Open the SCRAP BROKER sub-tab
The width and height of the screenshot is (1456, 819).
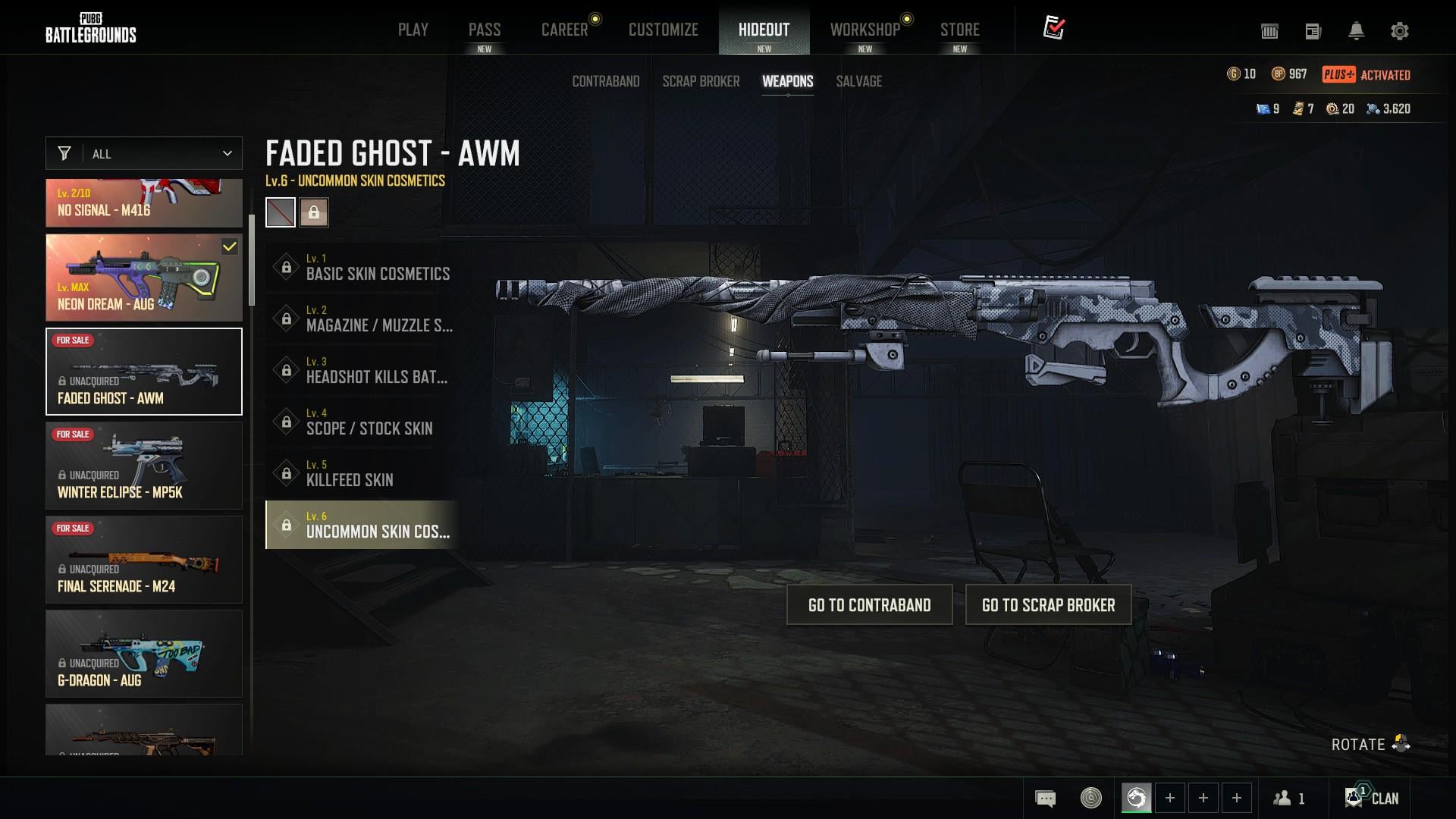(x=701, y=81)
